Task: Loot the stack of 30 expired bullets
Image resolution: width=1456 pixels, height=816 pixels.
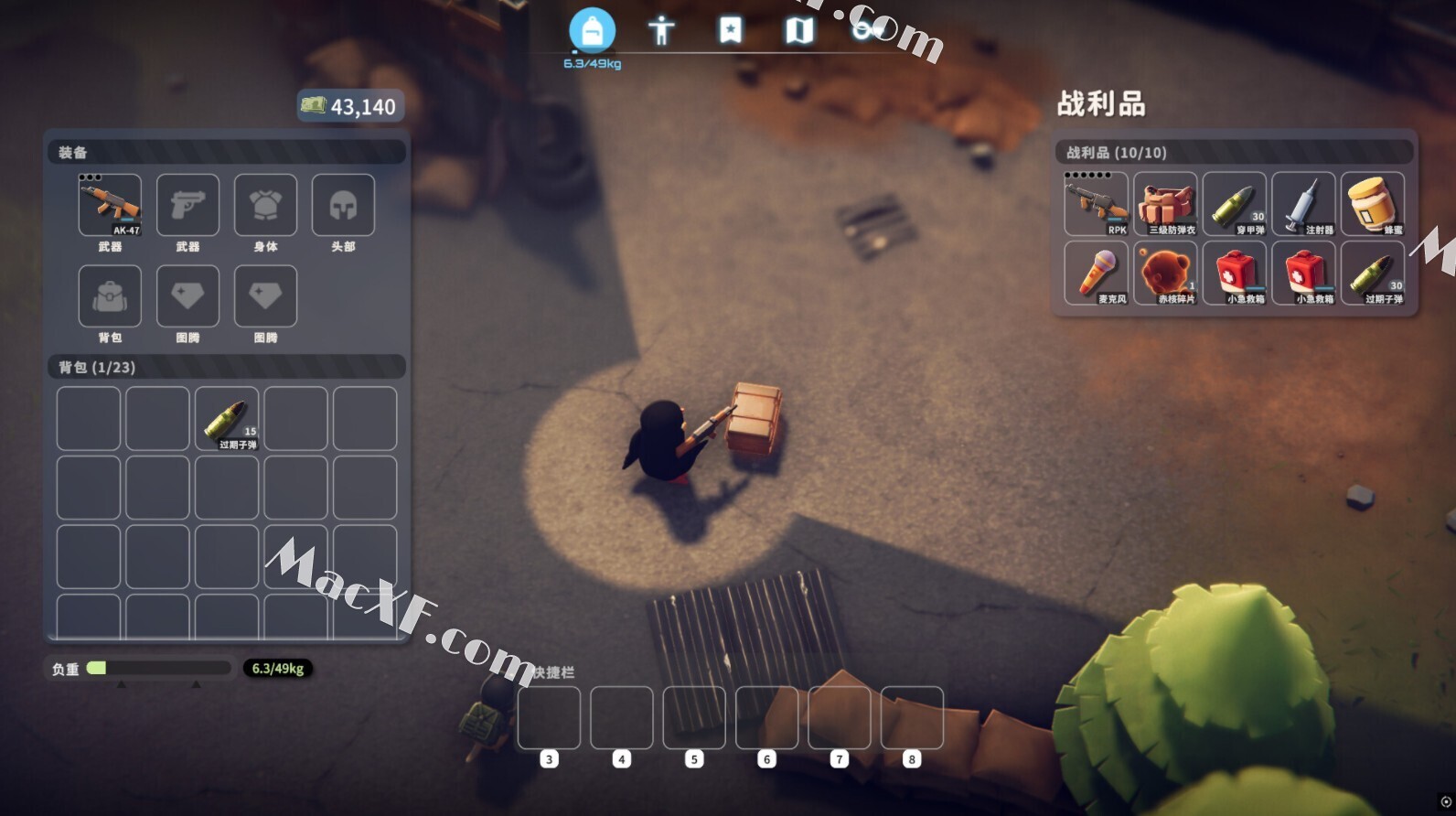Action: point(1373,273)
